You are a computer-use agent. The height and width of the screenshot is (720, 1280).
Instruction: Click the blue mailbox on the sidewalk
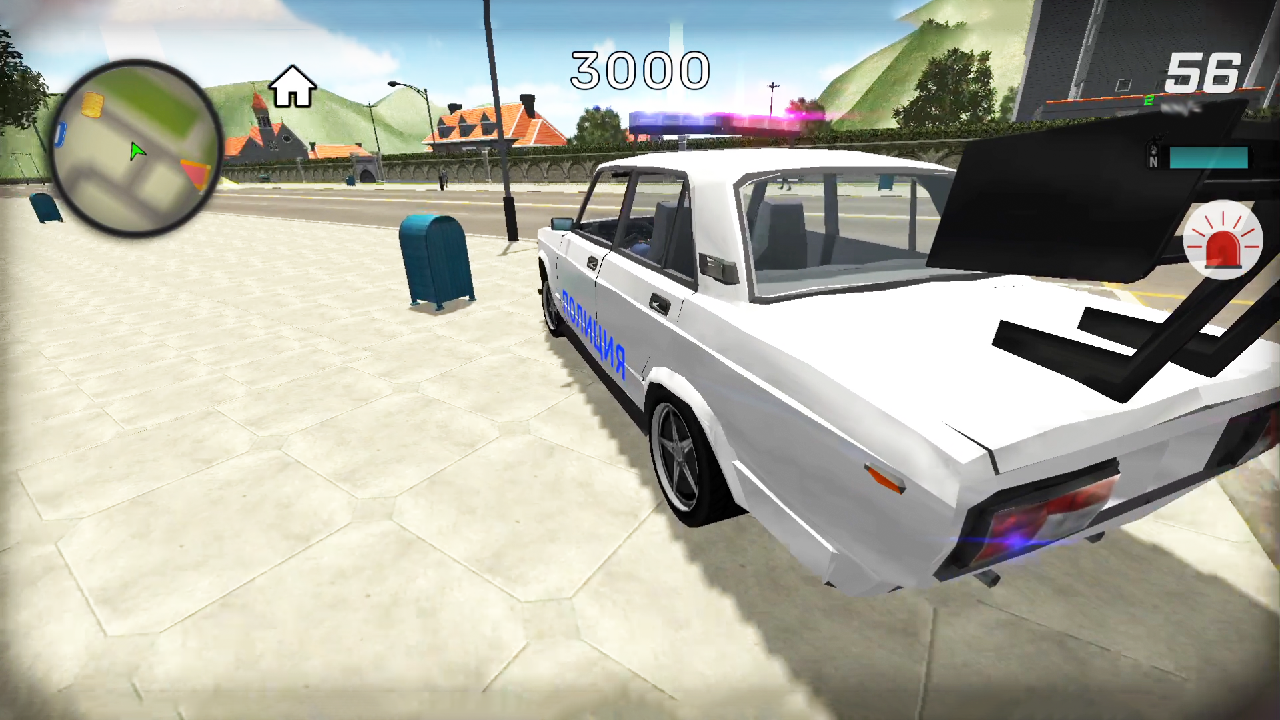pyautogui.click(x=434, y=260)
